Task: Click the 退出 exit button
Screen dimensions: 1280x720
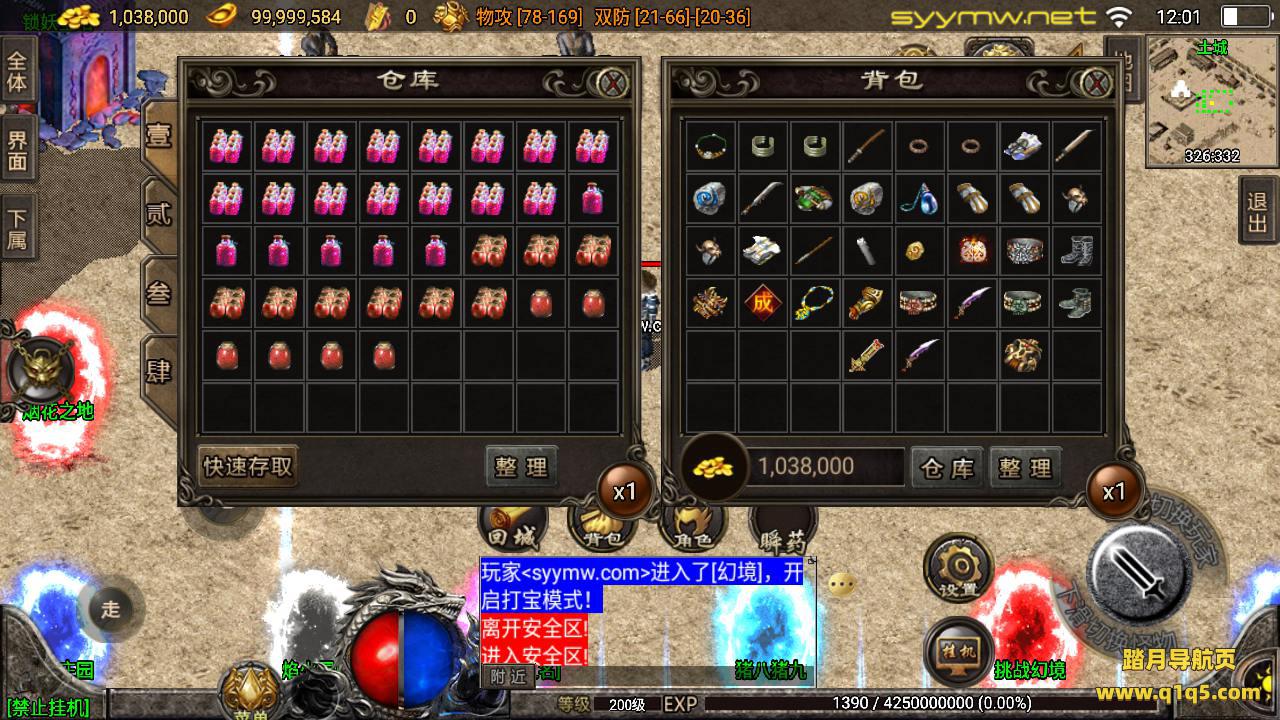Action: 1258,212
